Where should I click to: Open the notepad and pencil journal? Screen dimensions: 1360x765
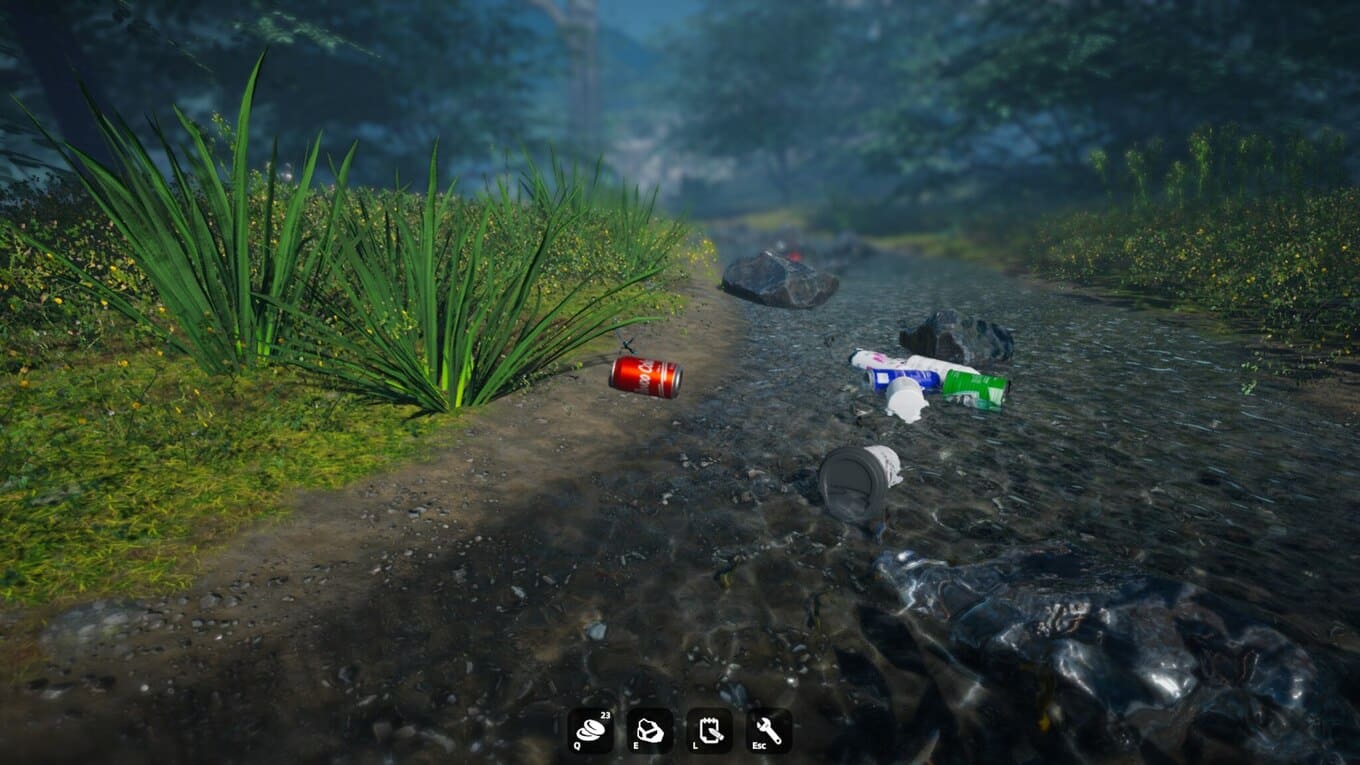709,731
